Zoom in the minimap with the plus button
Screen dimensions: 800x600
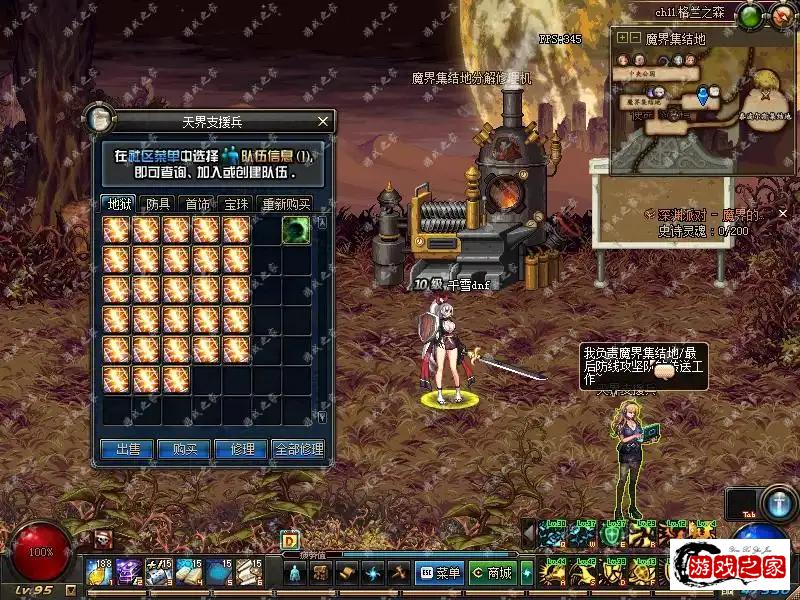(622, 38)
